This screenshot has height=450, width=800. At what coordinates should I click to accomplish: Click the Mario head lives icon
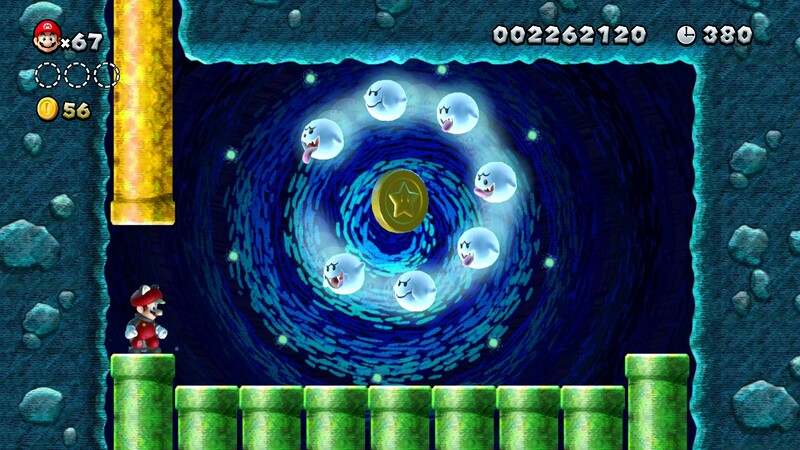46,37
